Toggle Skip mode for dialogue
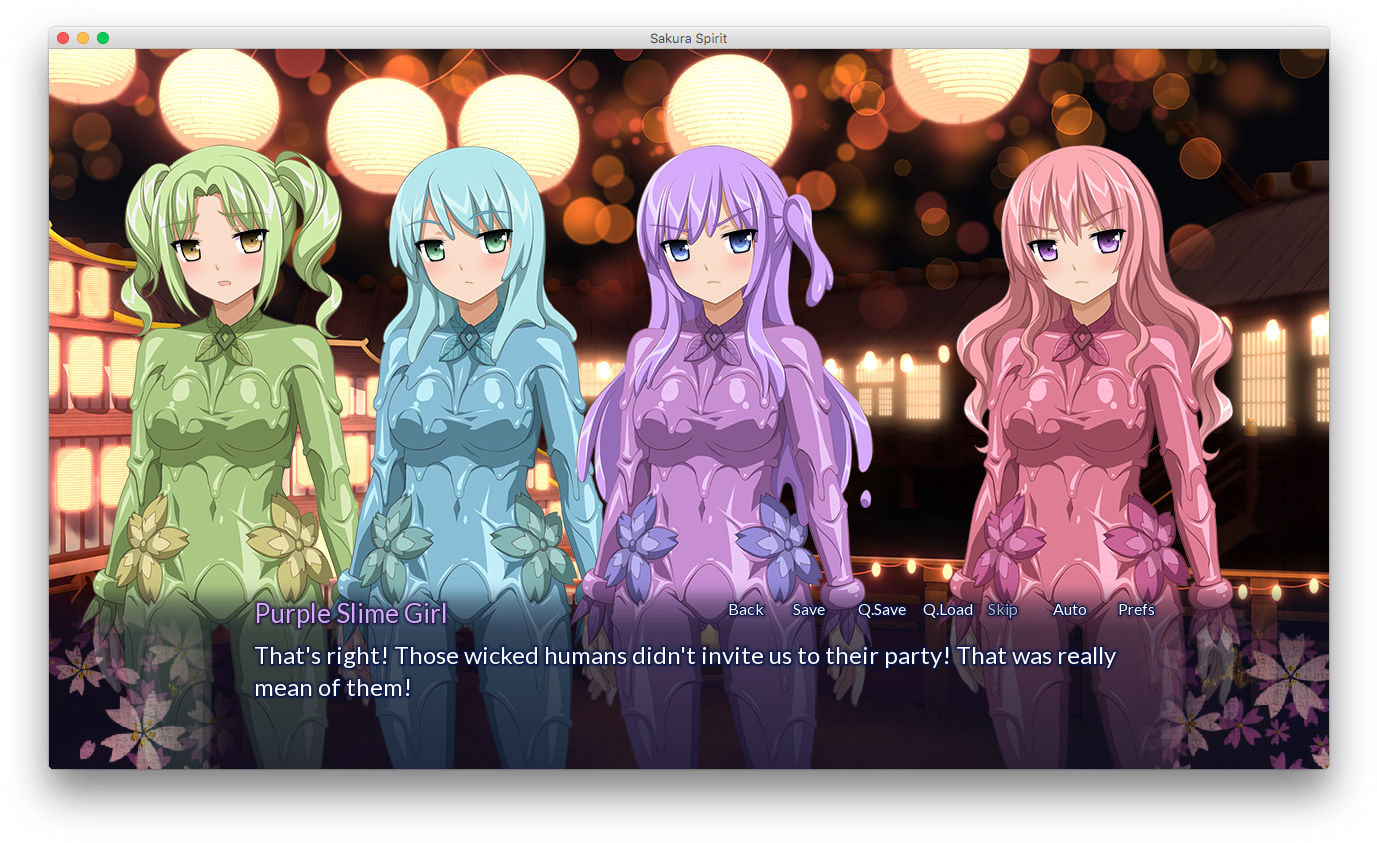 point(1002,610)
